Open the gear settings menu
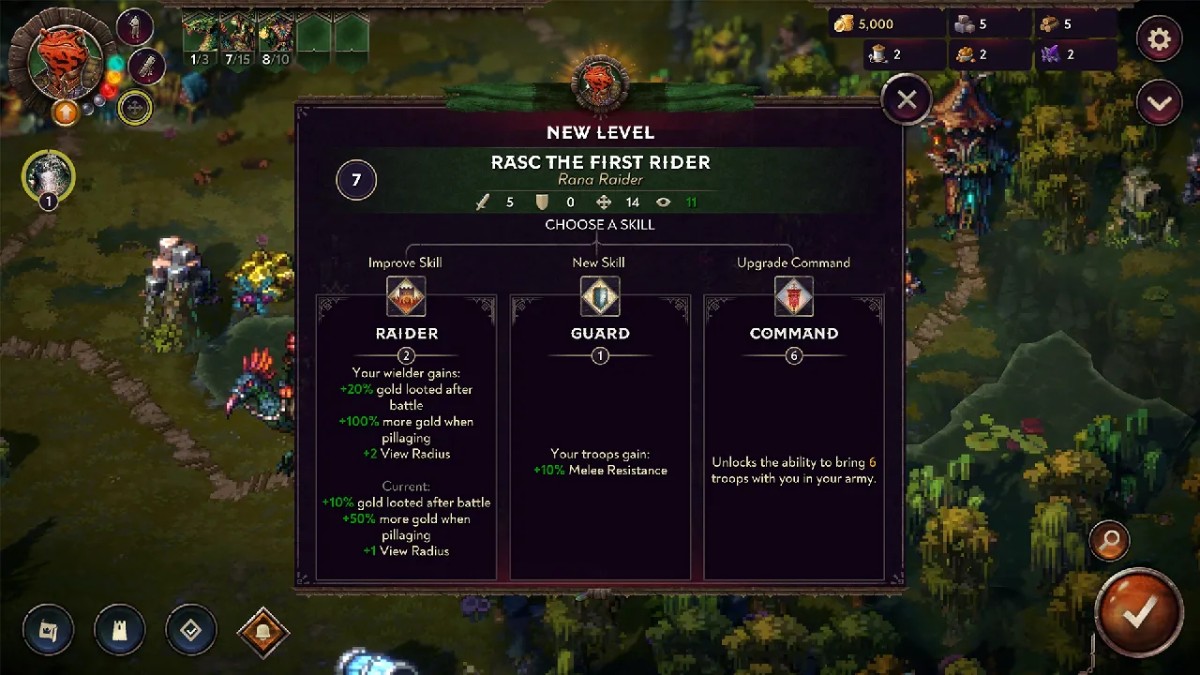 [x=1160, y=40]
